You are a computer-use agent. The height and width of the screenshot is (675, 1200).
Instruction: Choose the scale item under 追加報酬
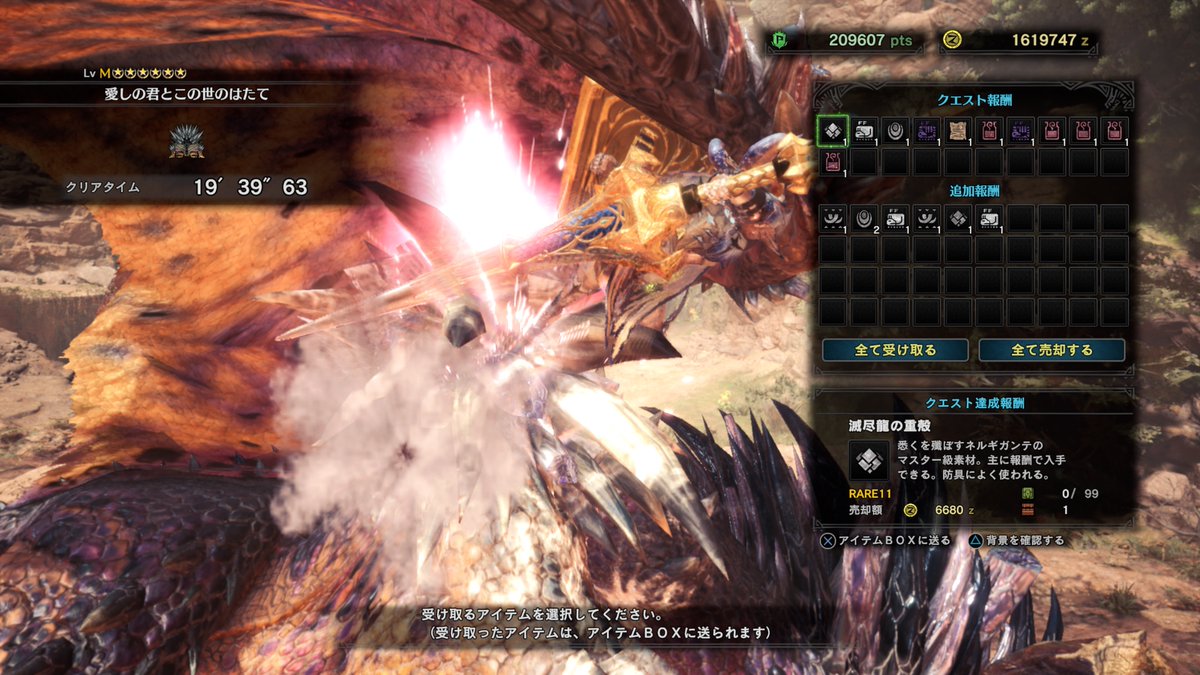point(958,217)
